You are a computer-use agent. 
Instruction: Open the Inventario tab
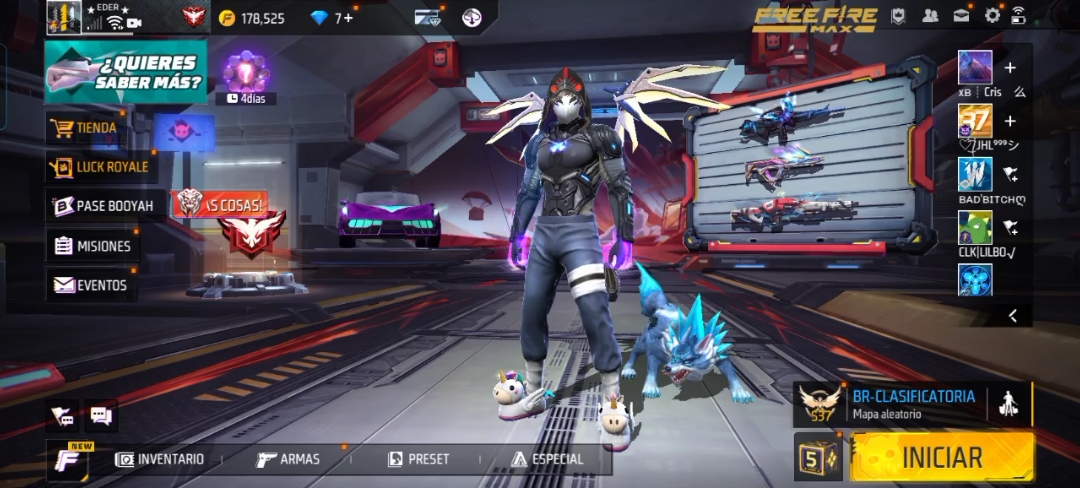[160, 459]
